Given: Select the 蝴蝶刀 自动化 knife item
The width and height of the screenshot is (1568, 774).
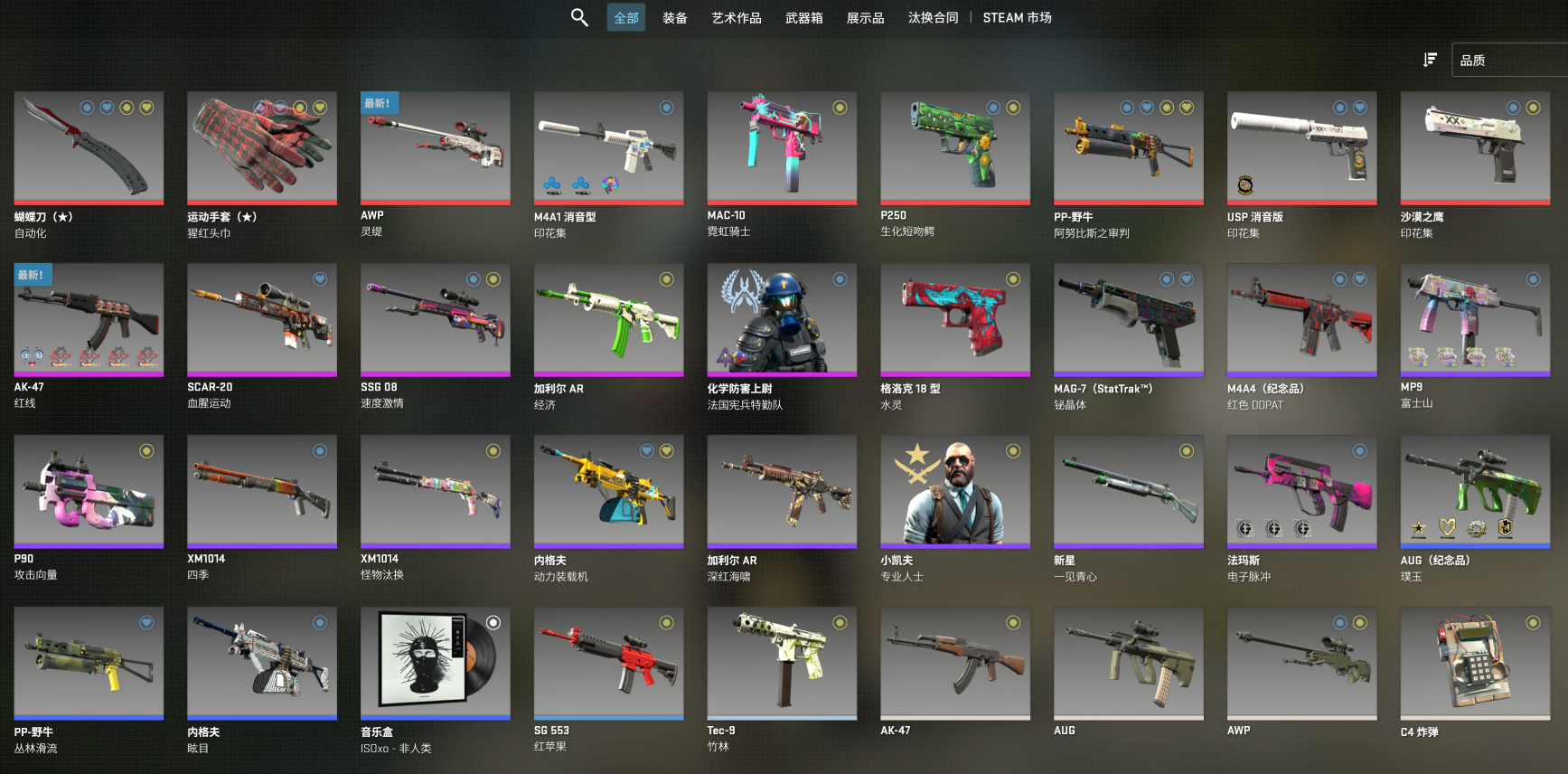Looking at the screenshot, I should pyautogui.click(x=89, y=147).
